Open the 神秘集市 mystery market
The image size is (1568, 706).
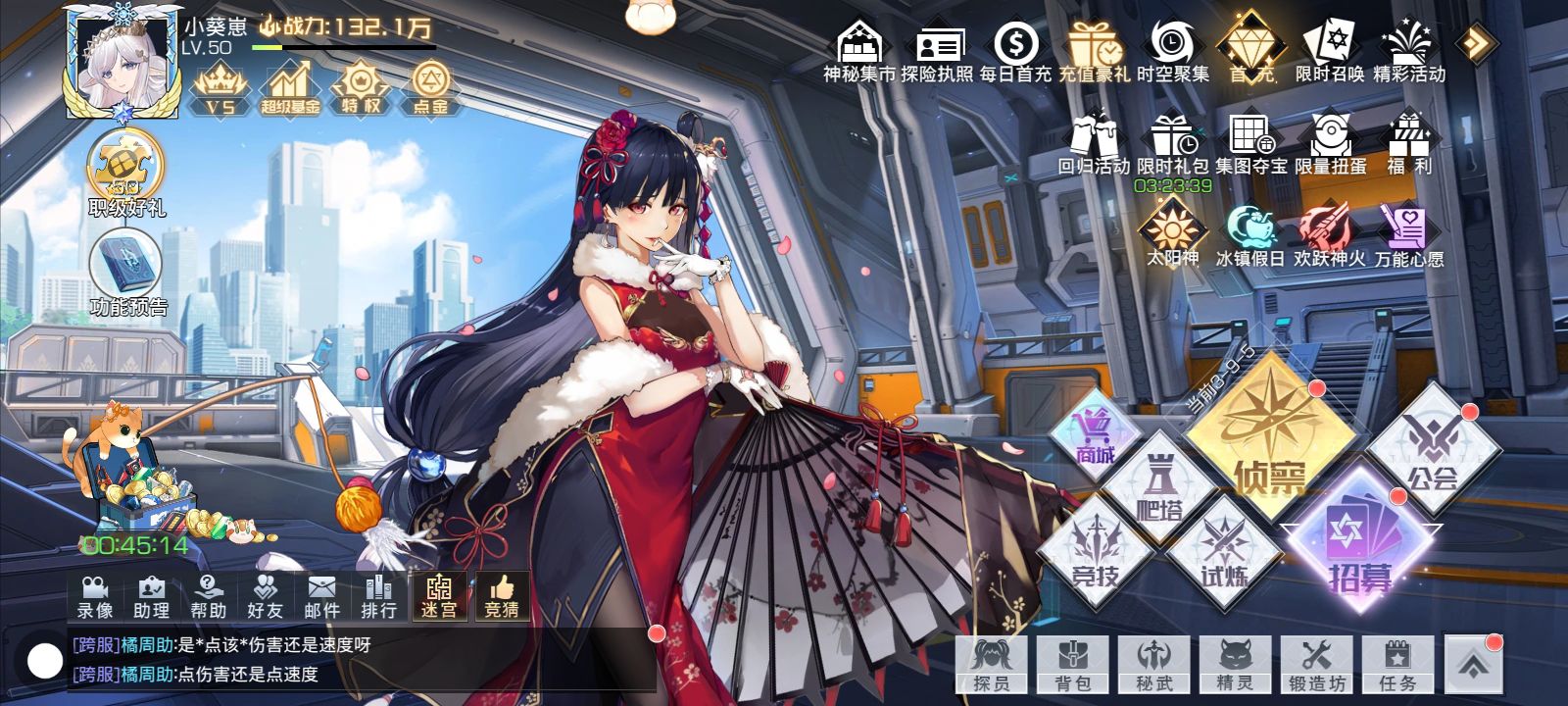[858, 52]
